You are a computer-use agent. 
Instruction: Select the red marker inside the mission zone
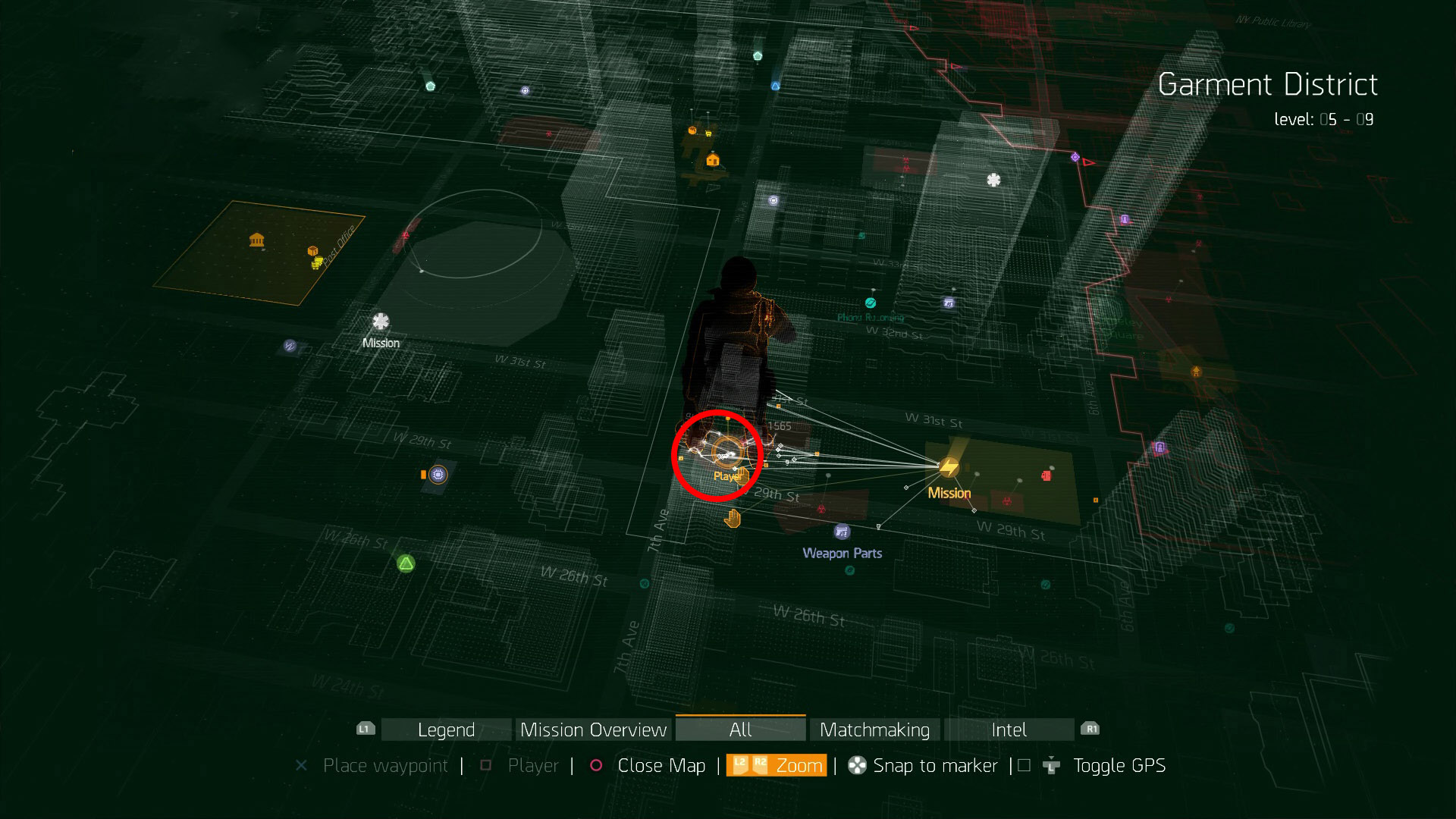pos(1046,475)
